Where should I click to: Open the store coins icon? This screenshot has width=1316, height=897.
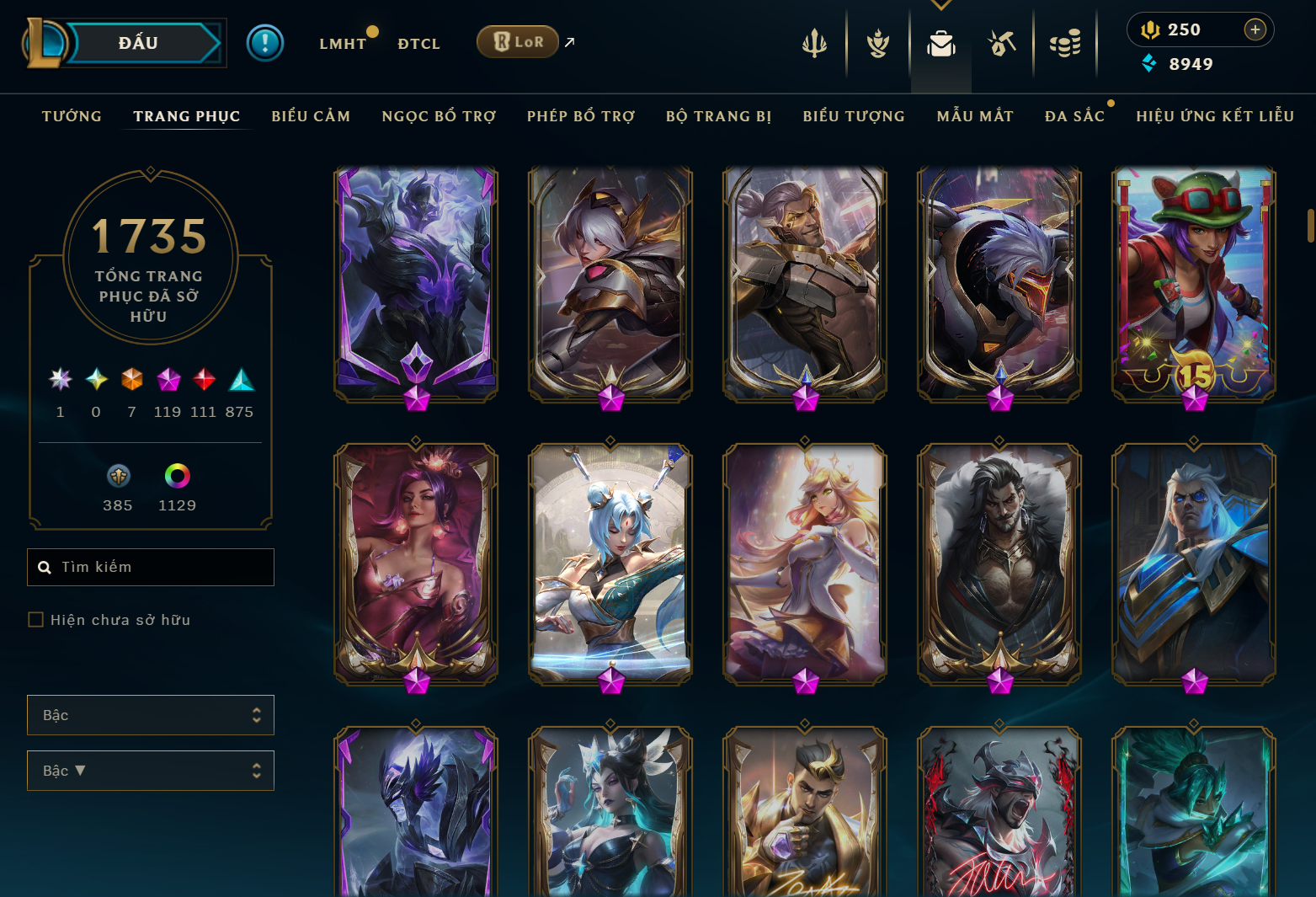(x=1064, y=42)
